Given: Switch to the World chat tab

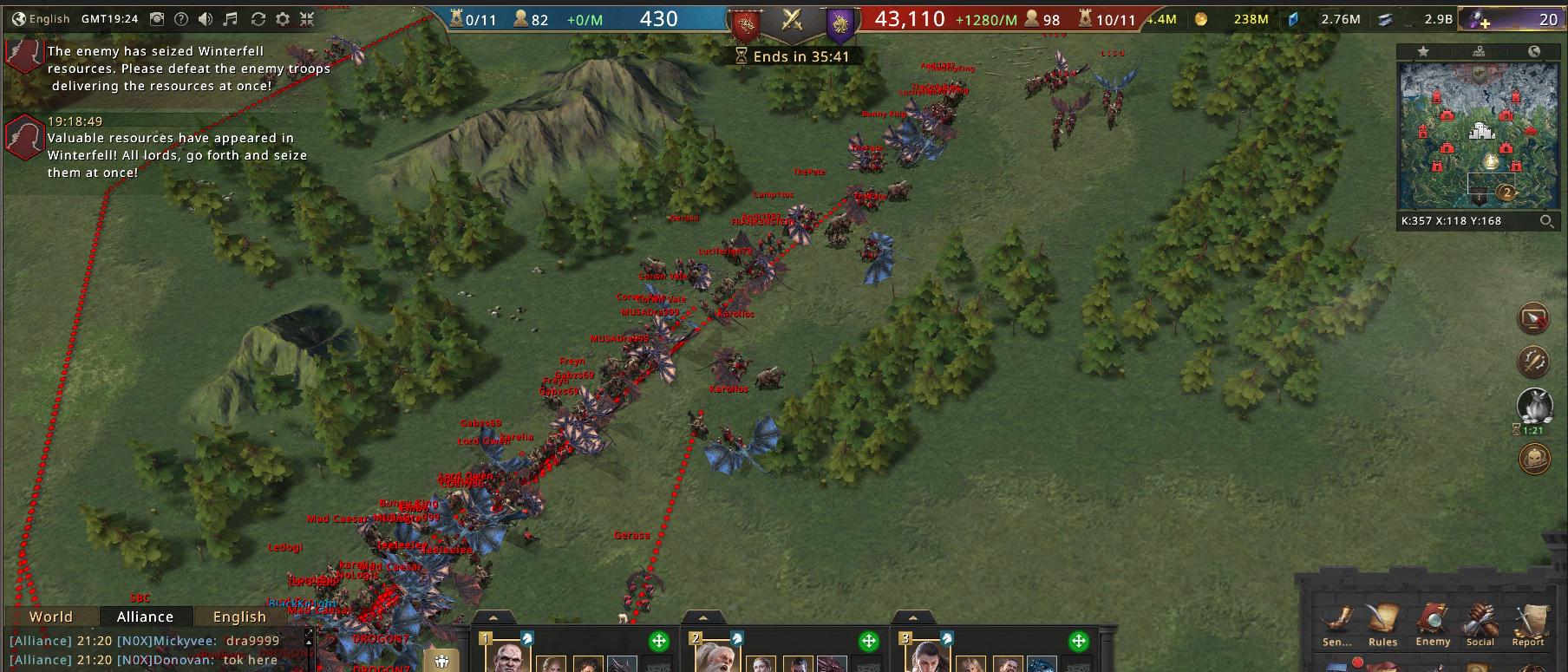Looking at the screenshot, I should coord(51,617).
